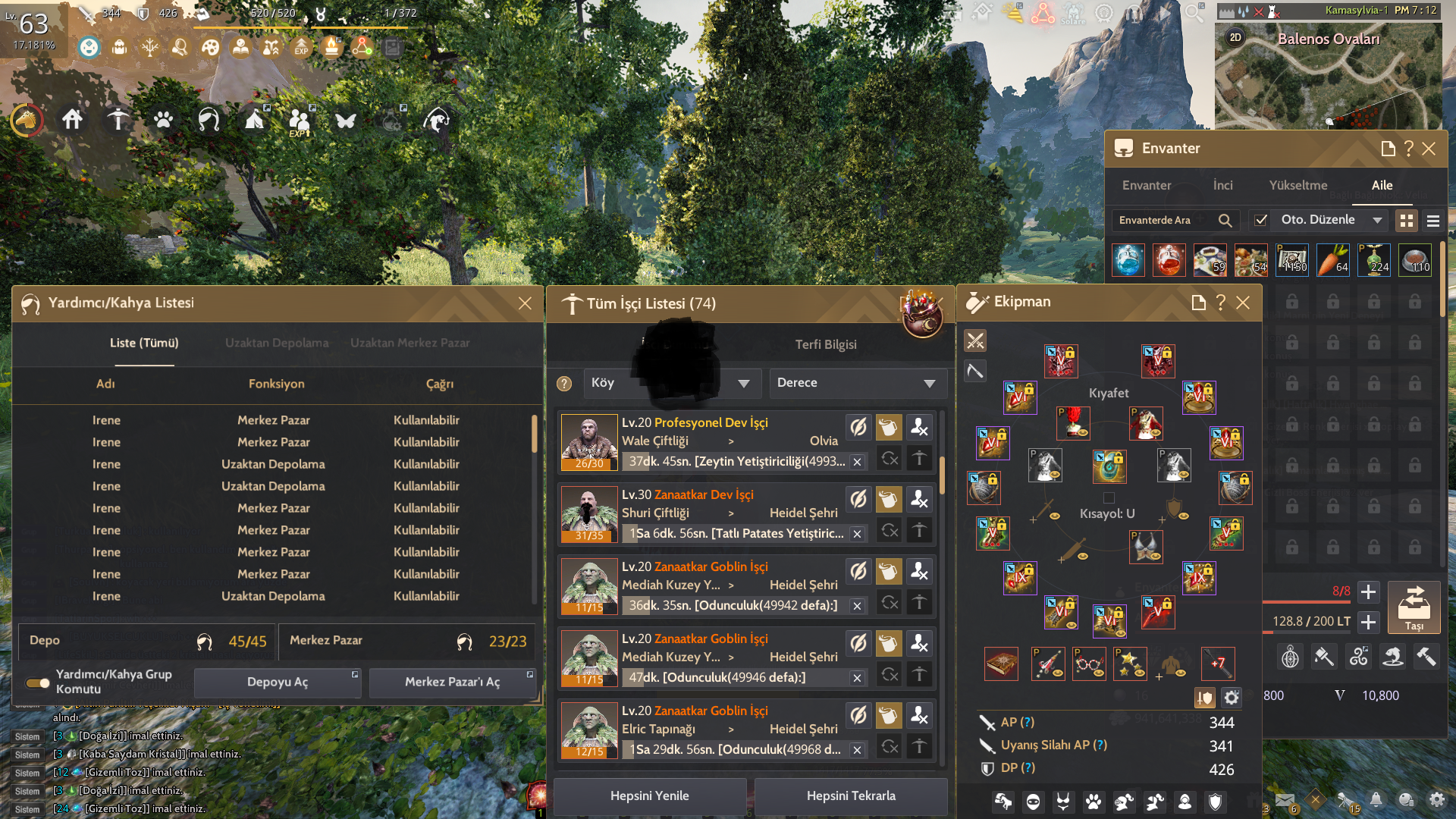Toggle Yardımcı/Kahya Grup Komutu switch
The width and height of the screenshot is (1456, 819).
tap(38, 682)
